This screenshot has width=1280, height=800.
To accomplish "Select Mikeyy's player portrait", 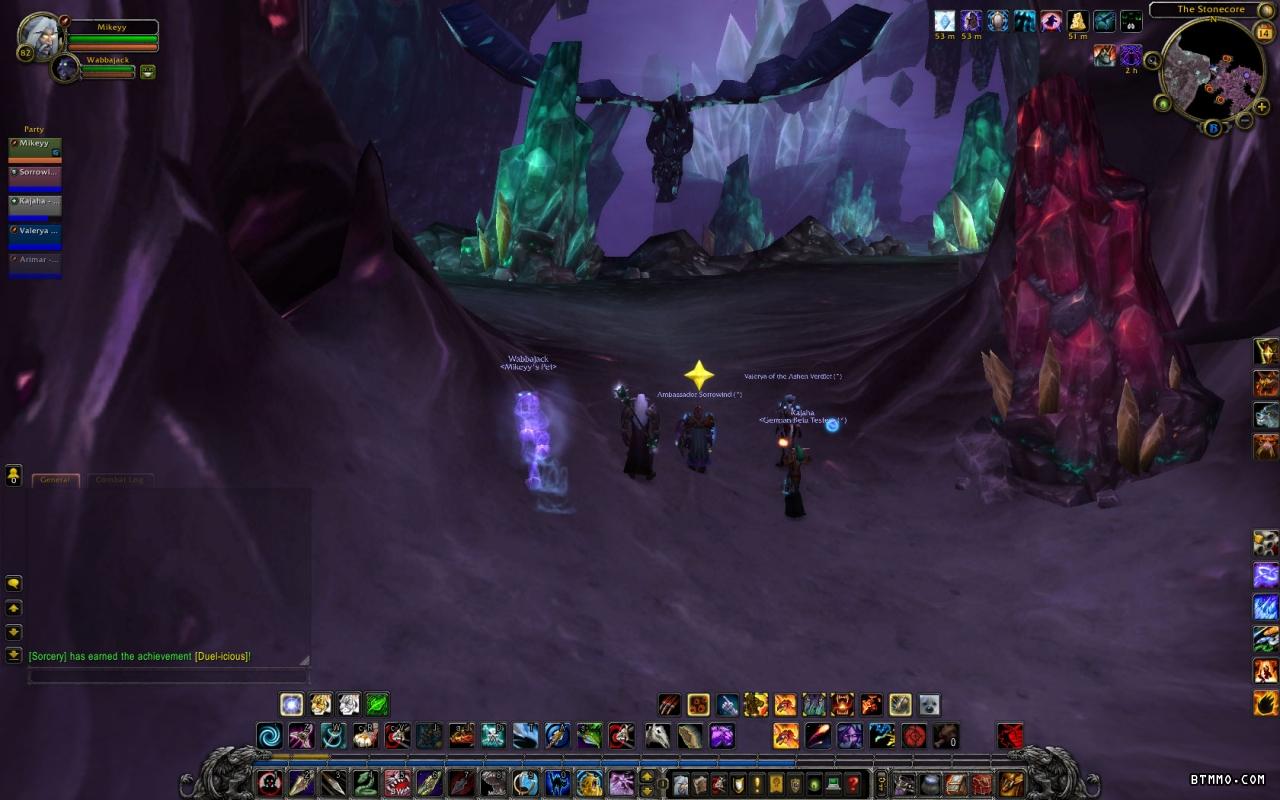I will pyautogui.click(x=40, y=35).
